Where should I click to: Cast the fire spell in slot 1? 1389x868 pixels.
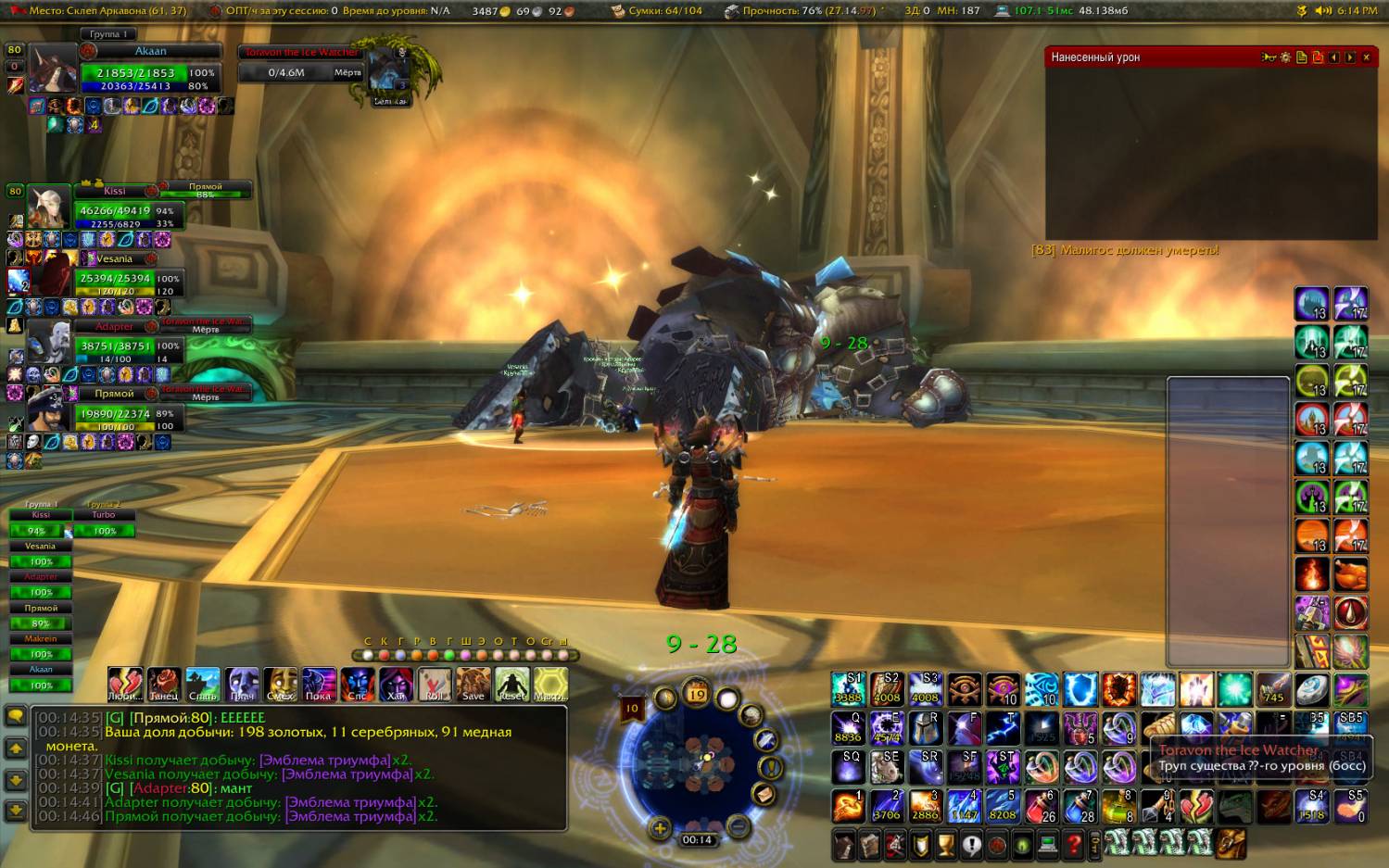tap(847, 806)
